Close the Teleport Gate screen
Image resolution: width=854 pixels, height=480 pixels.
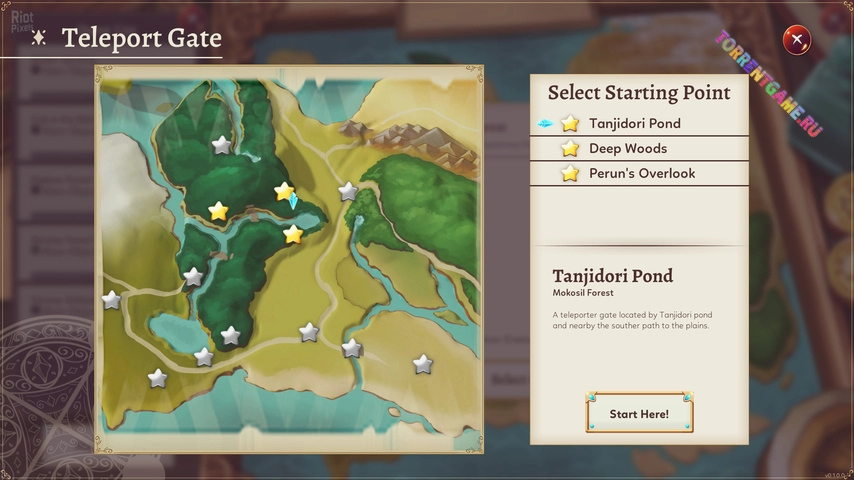(797, 40)
